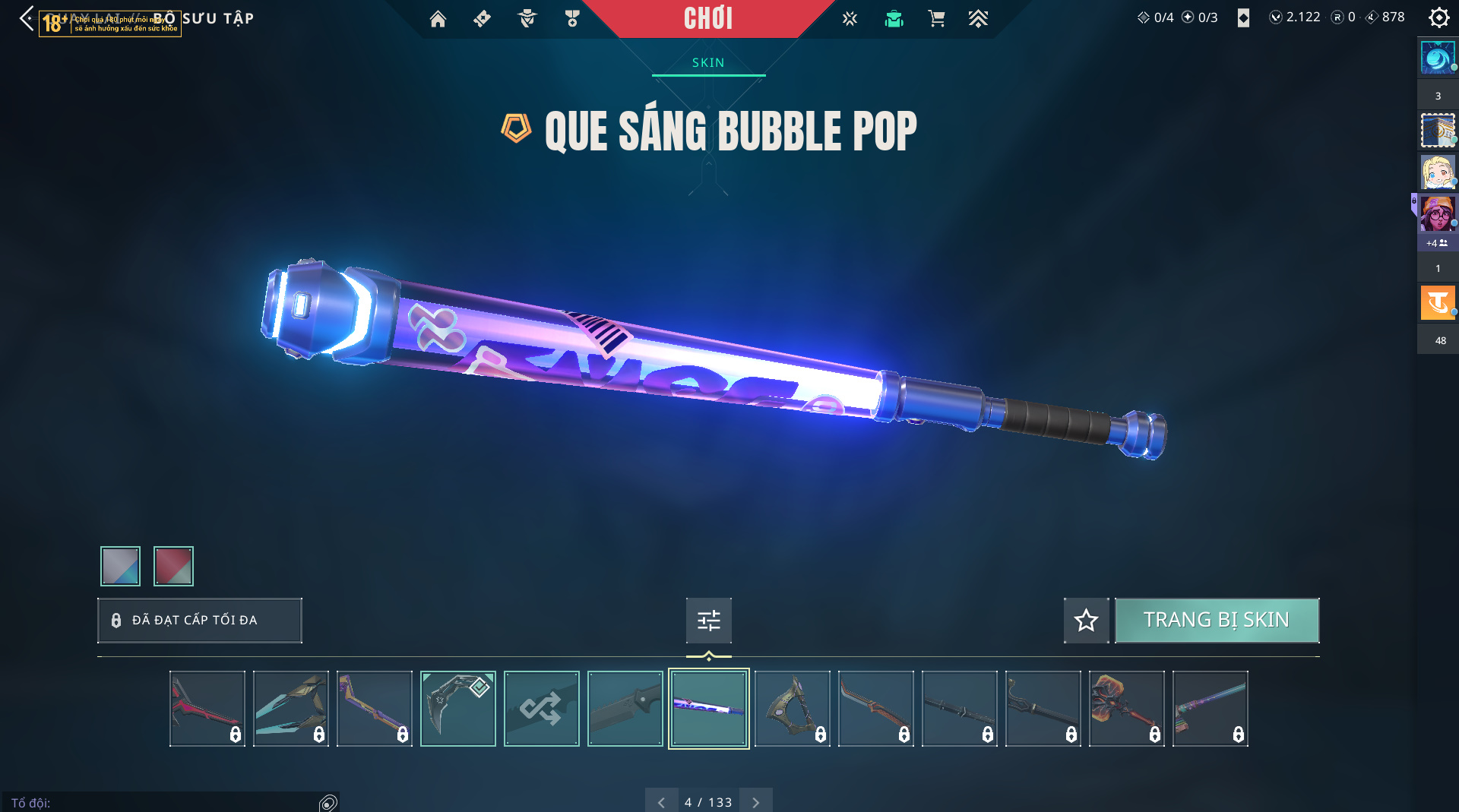Open the filter sliders button

pos(708,621)
